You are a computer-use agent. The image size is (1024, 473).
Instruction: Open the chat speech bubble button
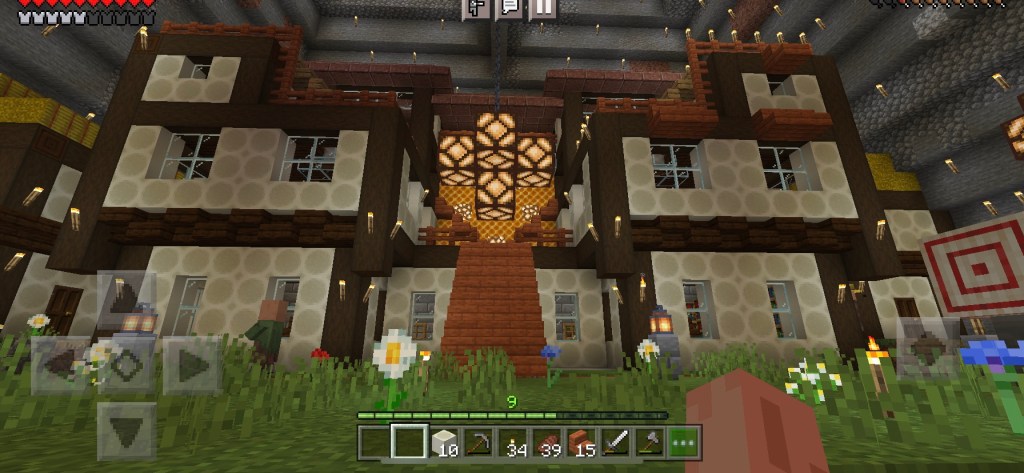[509, 8]
